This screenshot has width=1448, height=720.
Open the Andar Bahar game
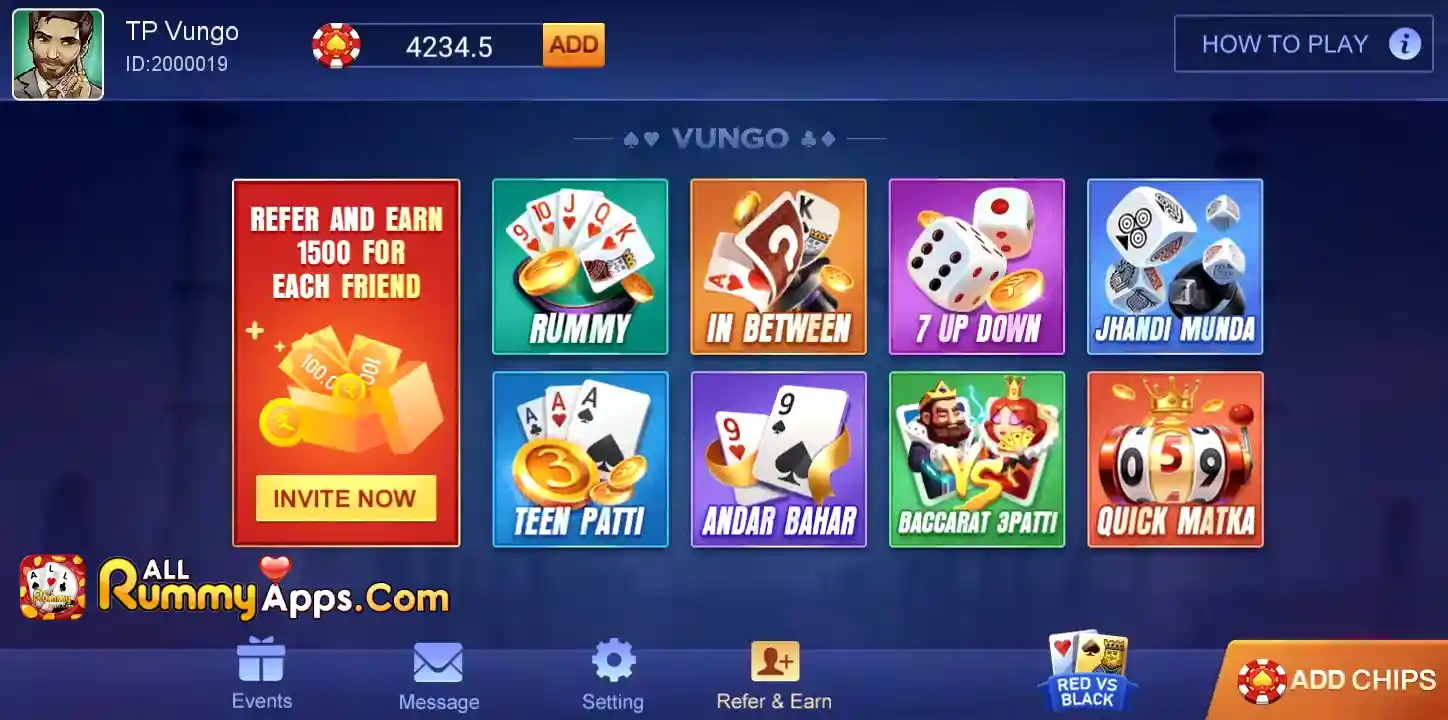click(778, 458)
